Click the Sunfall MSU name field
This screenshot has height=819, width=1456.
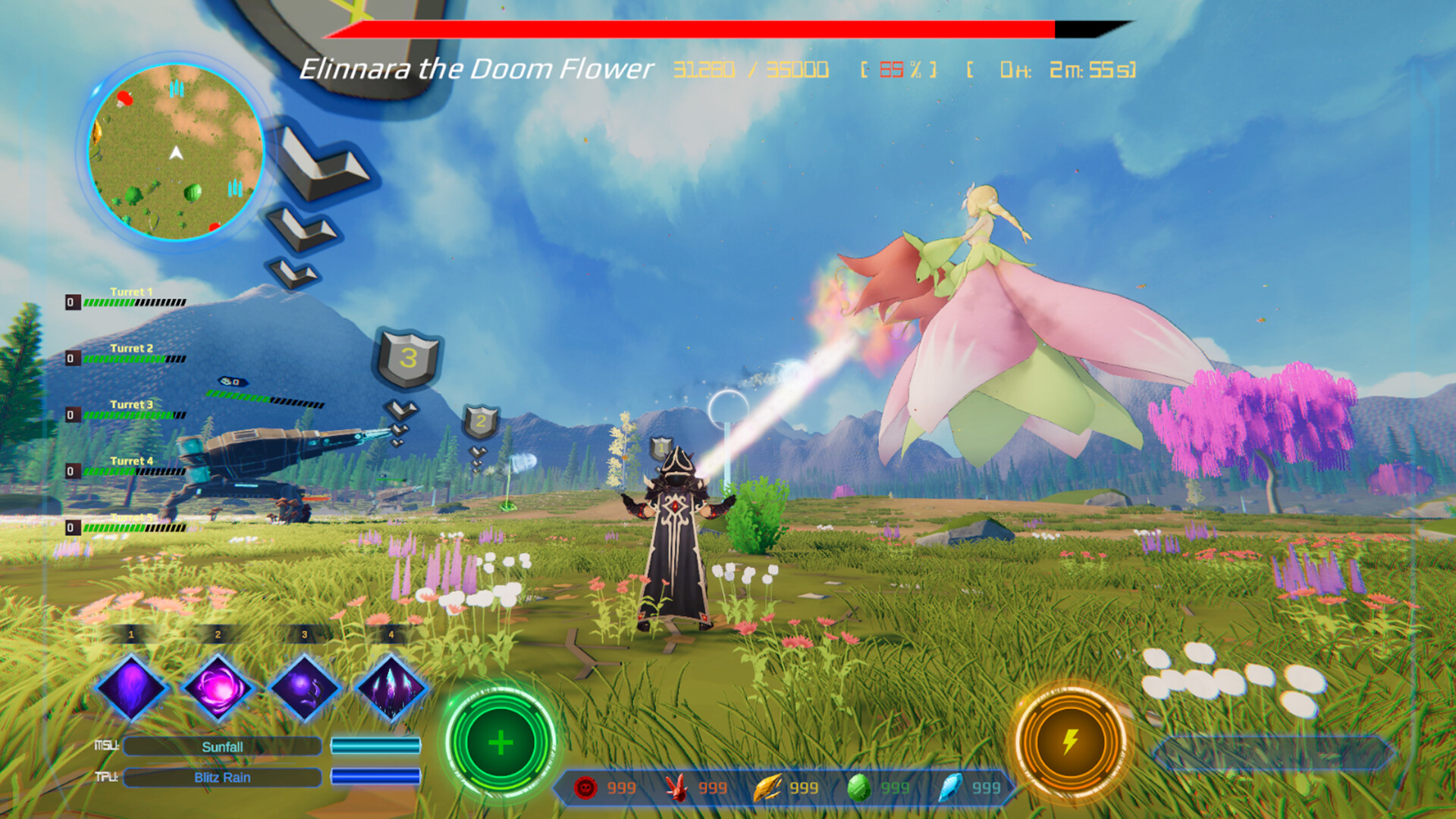(221, 746)
